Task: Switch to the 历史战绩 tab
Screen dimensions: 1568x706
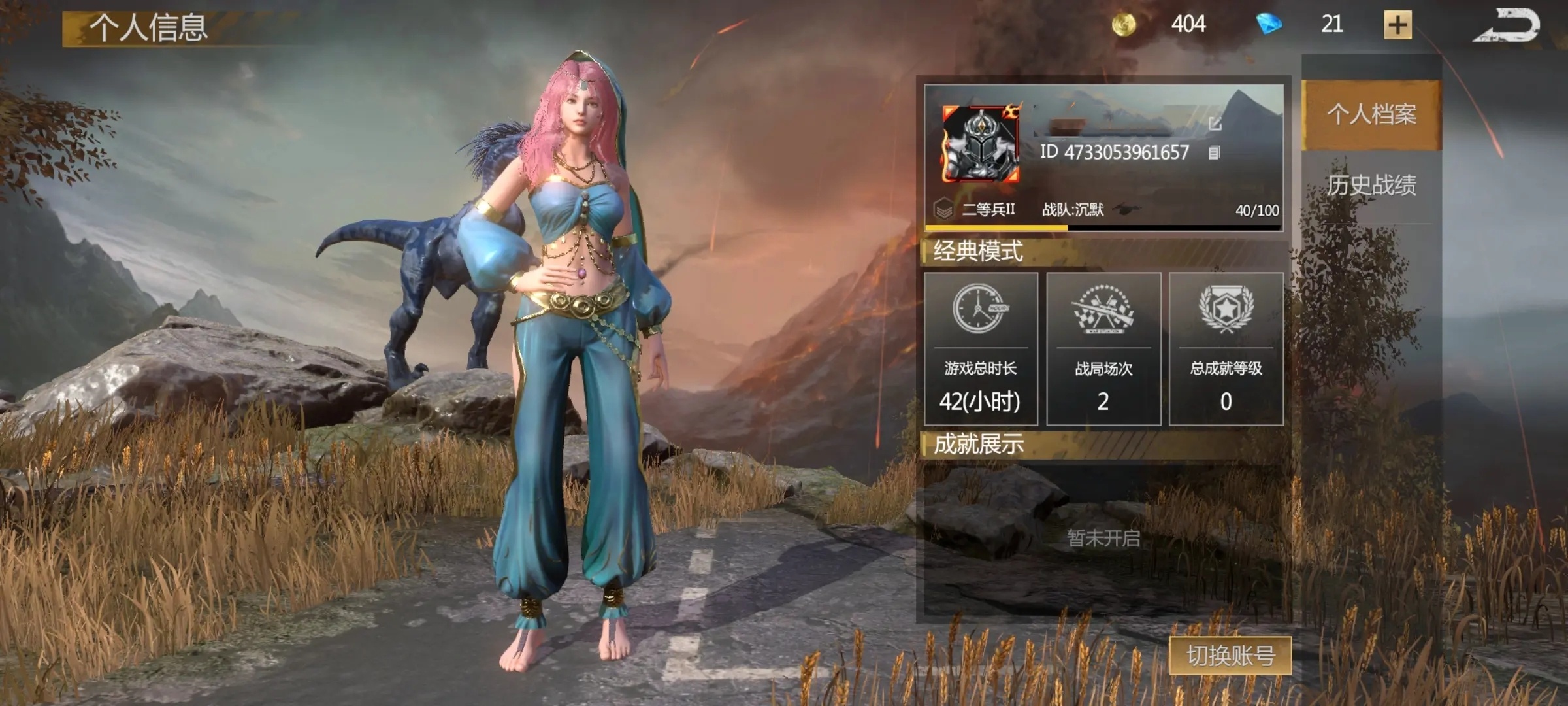Action: 1371,186
